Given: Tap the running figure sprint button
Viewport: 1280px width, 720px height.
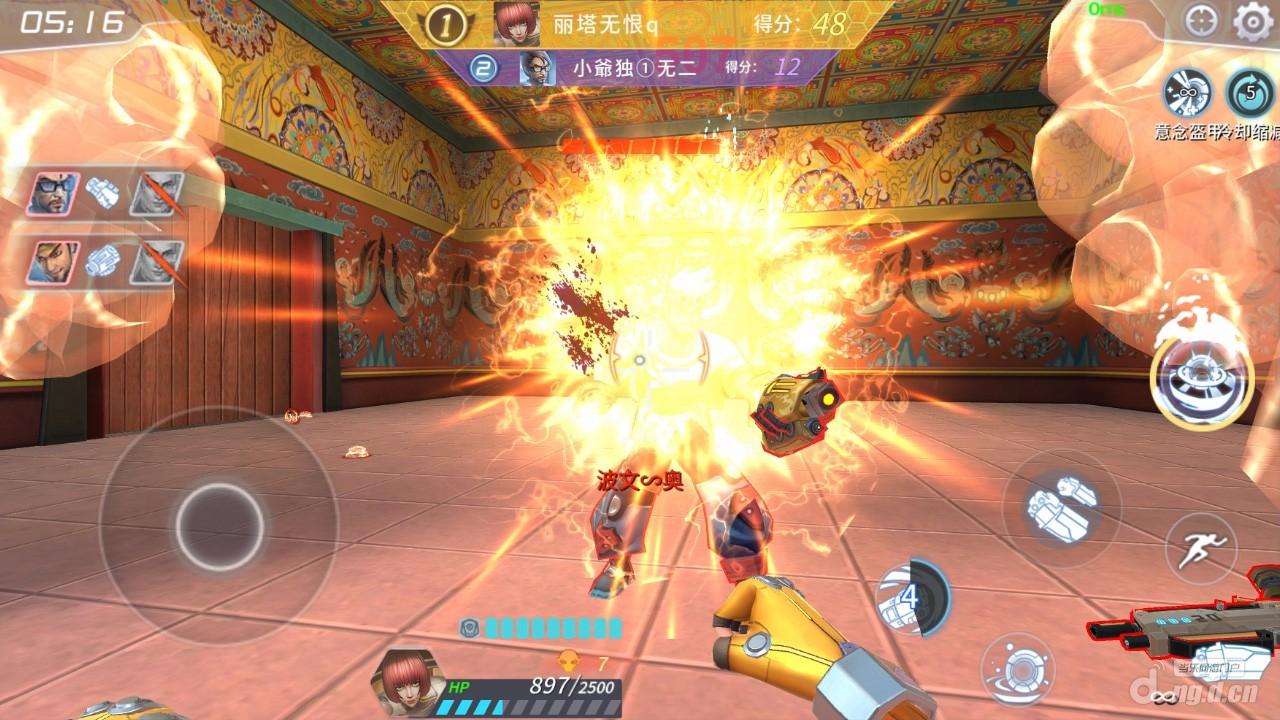Looking at the screenshot, I should (1201, 547).
